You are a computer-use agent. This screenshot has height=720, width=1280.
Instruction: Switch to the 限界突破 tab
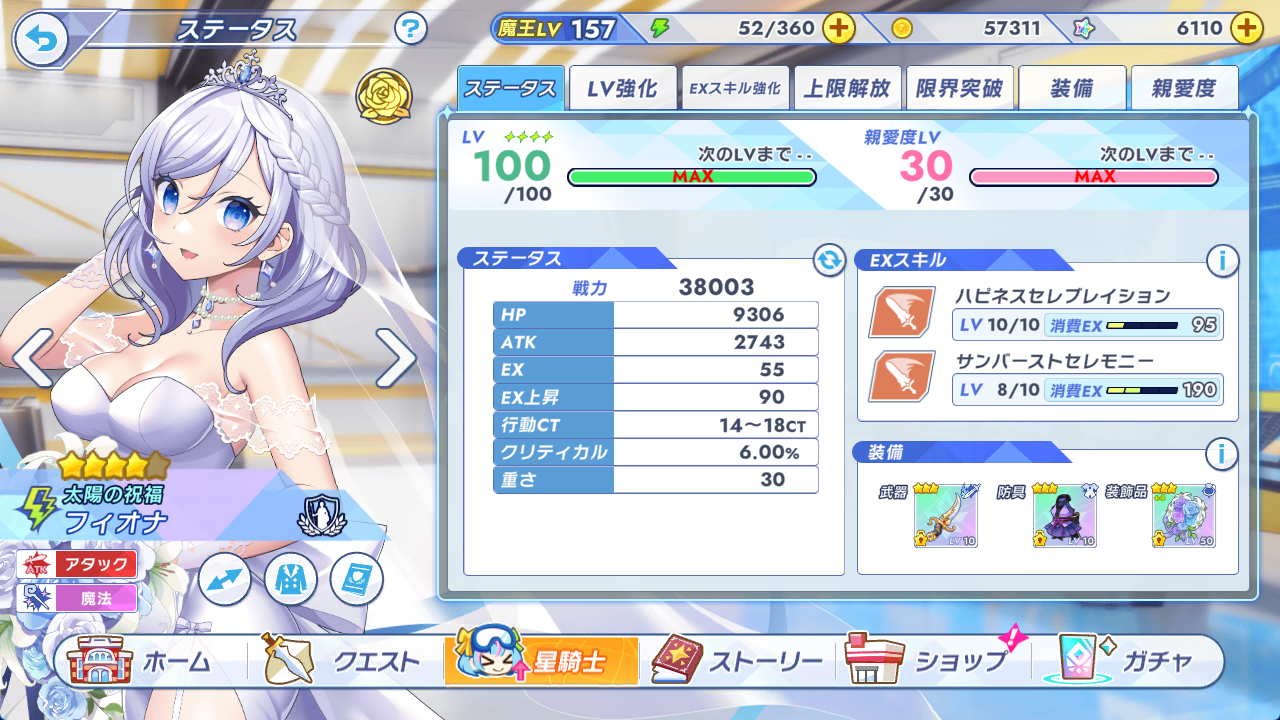[x=959, y=89]
